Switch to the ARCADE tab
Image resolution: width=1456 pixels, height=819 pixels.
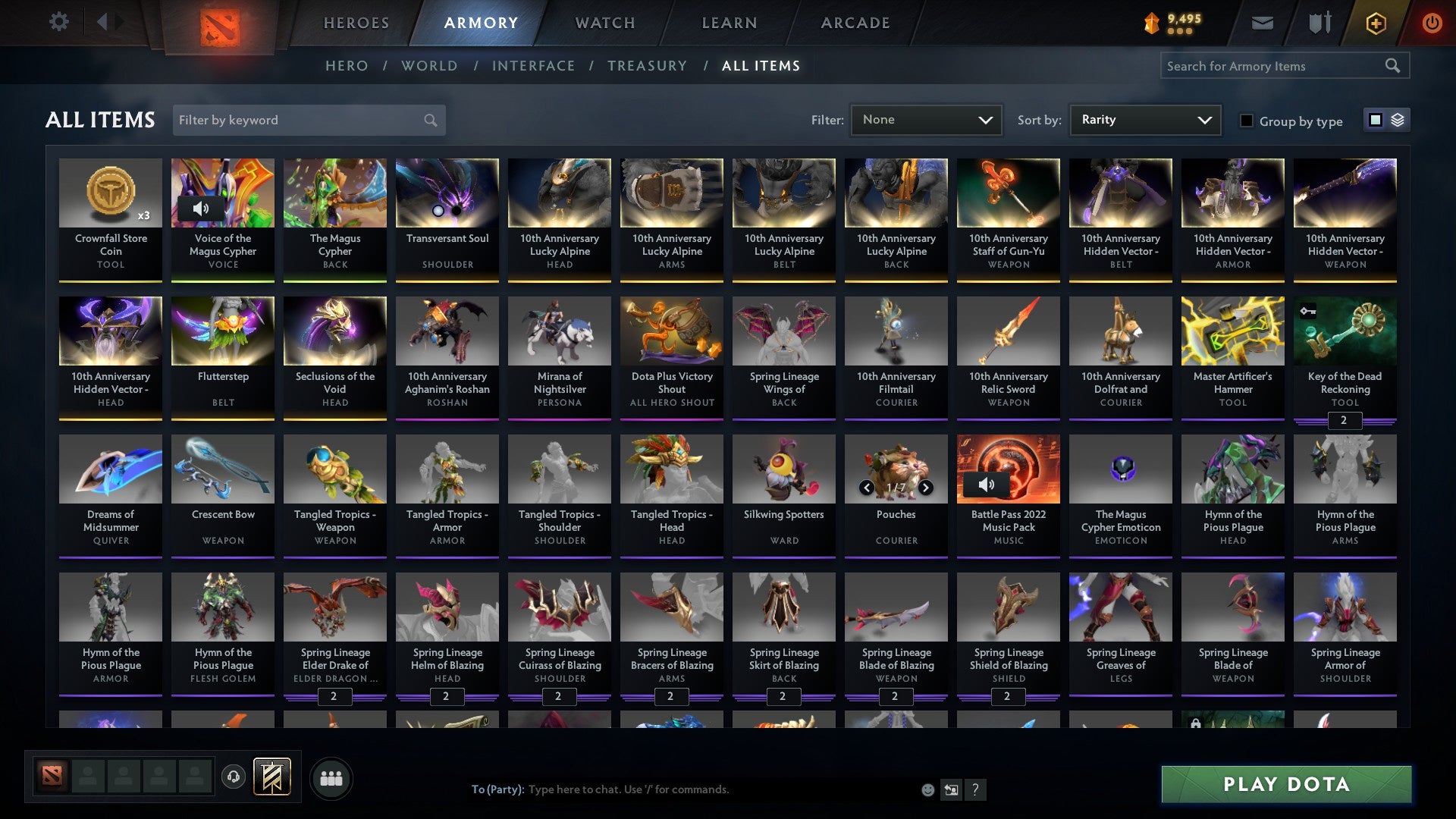click(x=855, y=23)
